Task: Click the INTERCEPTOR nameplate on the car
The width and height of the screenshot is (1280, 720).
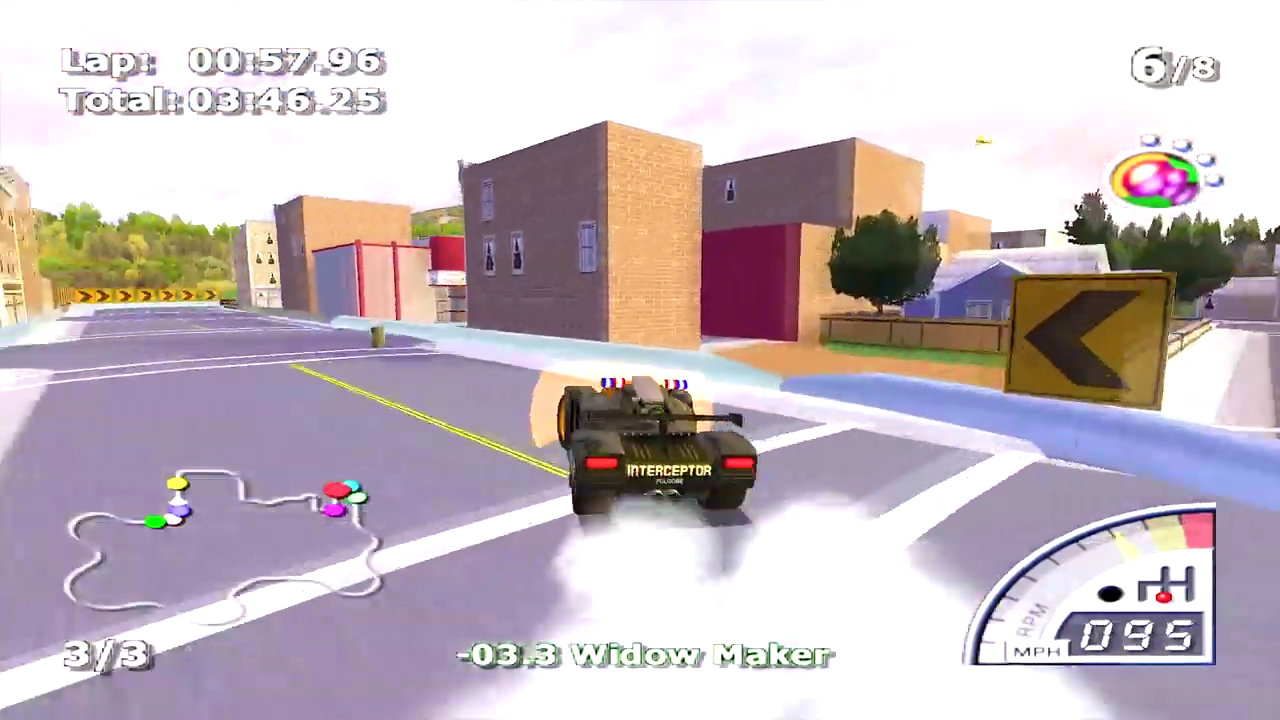Action: [x=668, y=470]
